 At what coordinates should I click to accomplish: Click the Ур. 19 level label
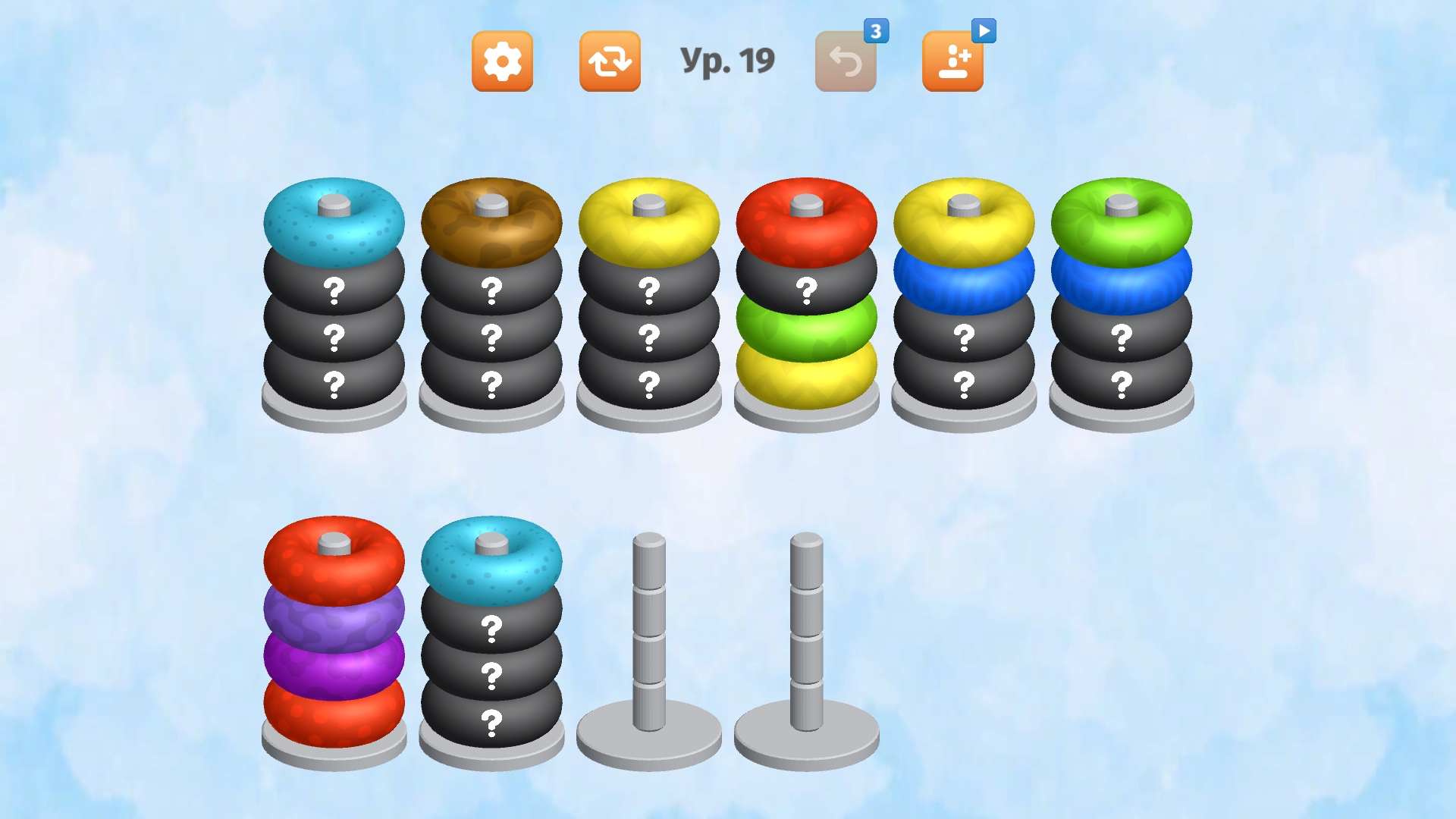click(x=730, y=59)
